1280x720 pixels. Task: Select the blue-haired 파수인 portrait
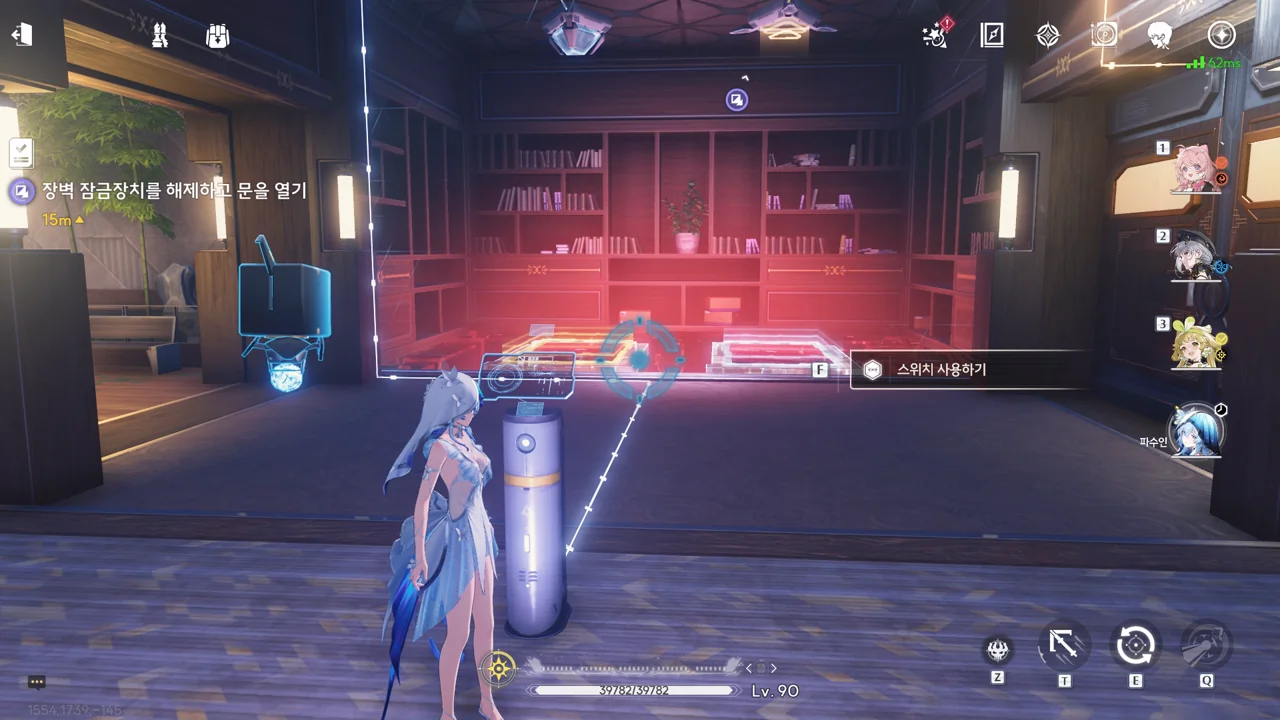1195,431
